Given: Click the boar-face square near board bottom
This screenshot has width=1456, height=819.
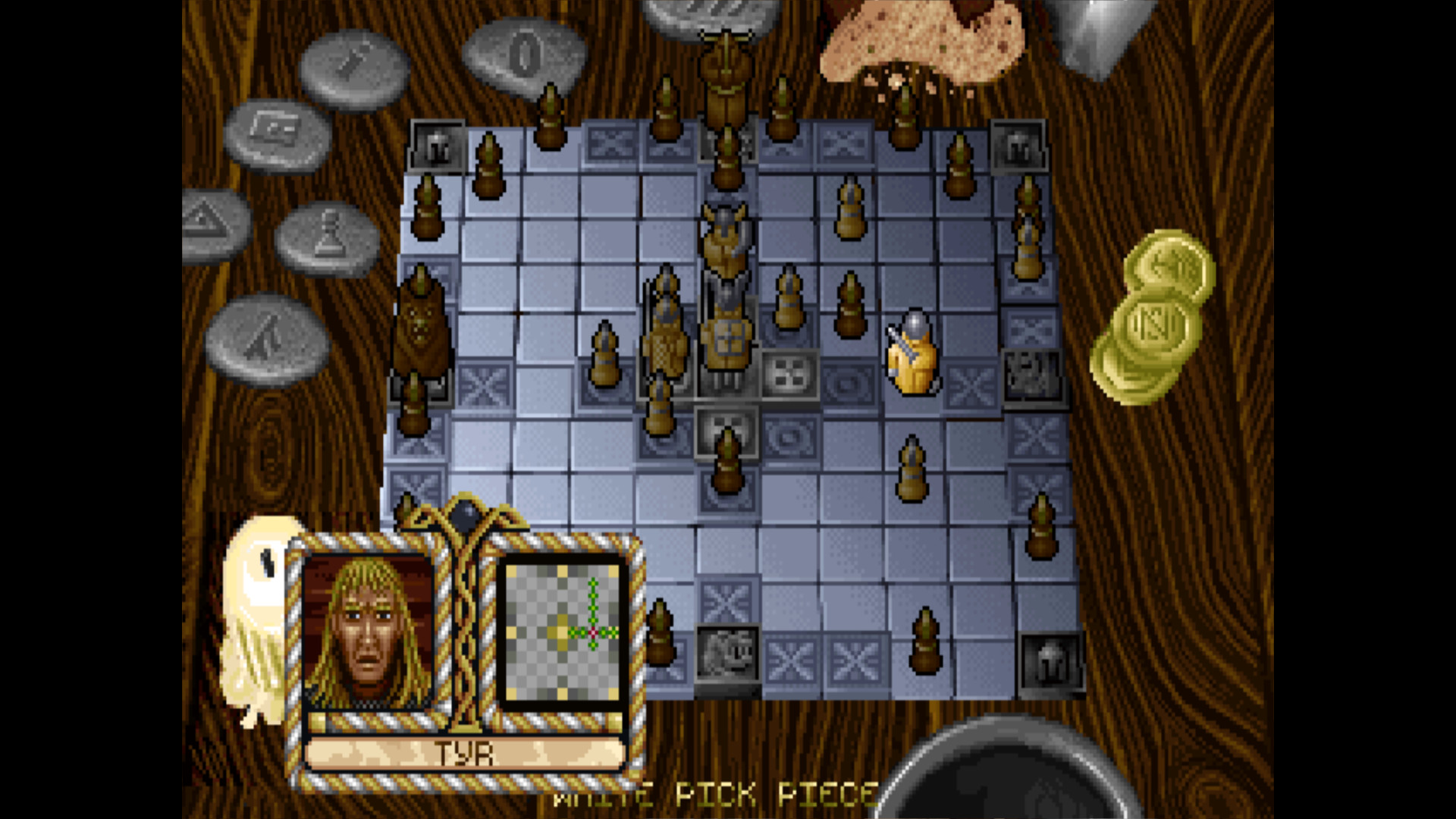Looking at the screenshot, I should coord(728,654).
